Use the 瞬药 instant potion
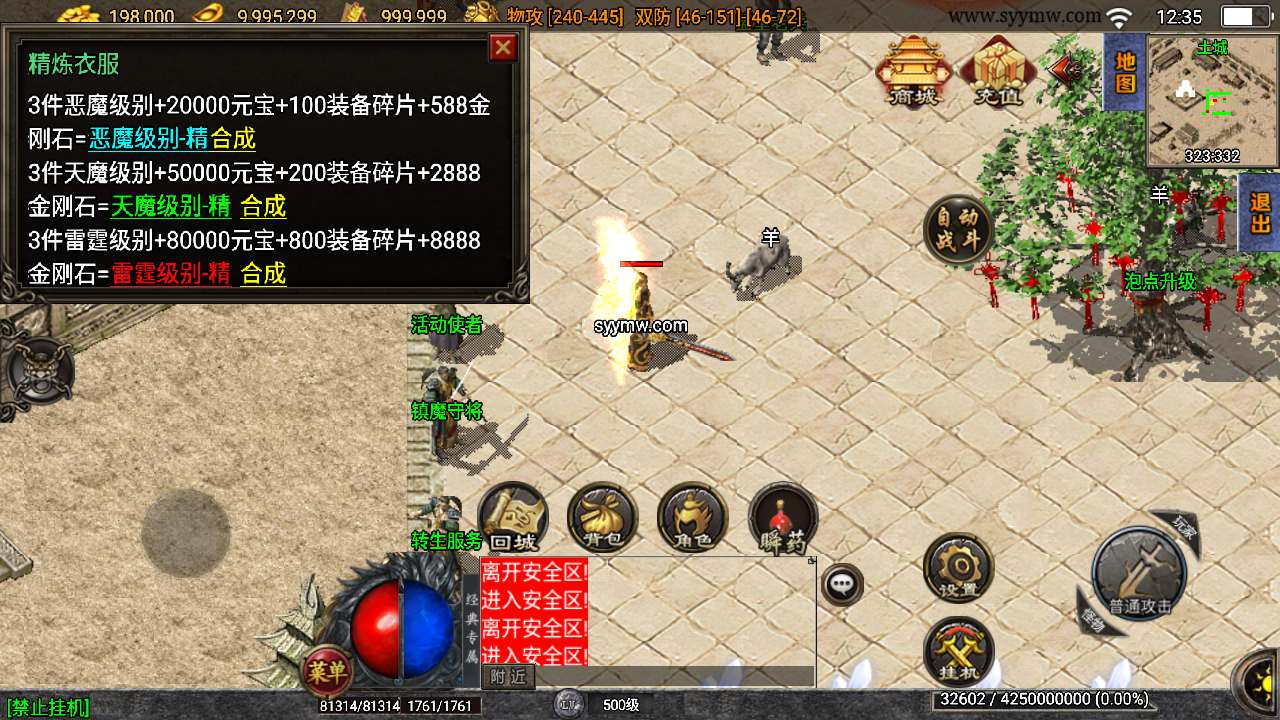Screen dimensions: 1280x720 coord(783,517)
